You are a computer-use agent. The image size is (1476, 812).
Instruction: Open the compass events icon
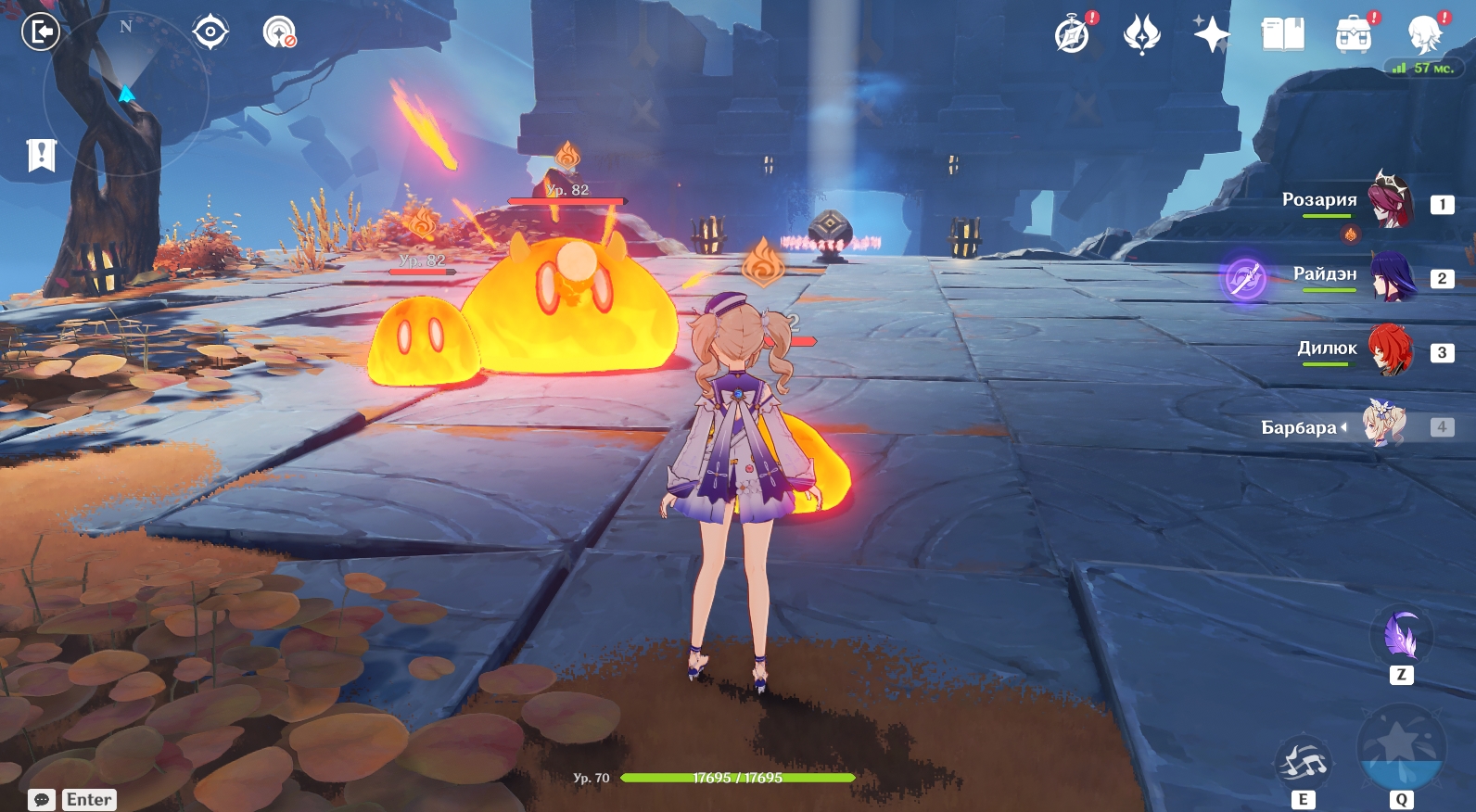tap(1073, 35)
